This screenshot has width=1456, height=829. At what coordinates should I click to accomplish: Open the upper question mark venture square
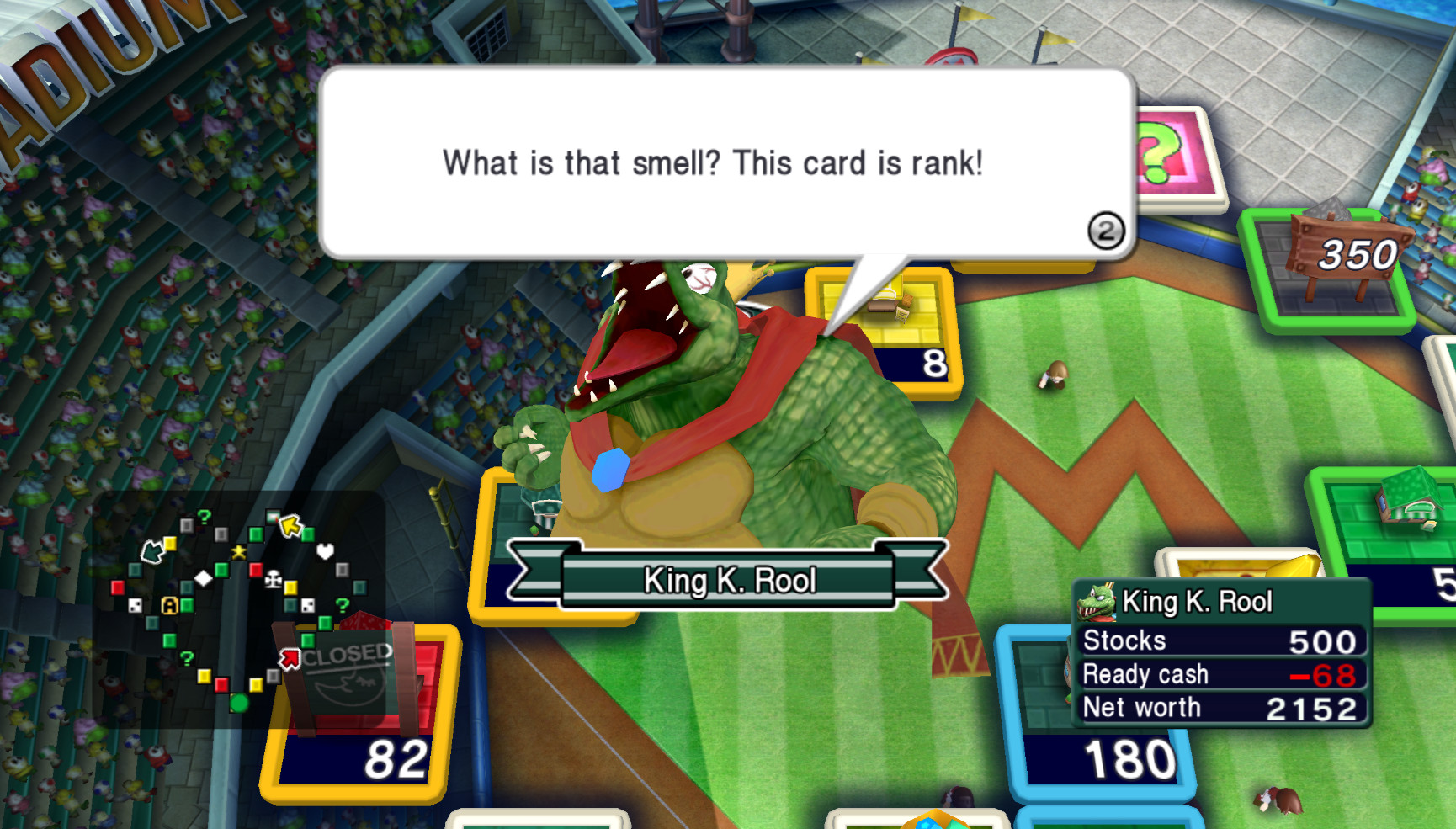click(x=204, y=516)
